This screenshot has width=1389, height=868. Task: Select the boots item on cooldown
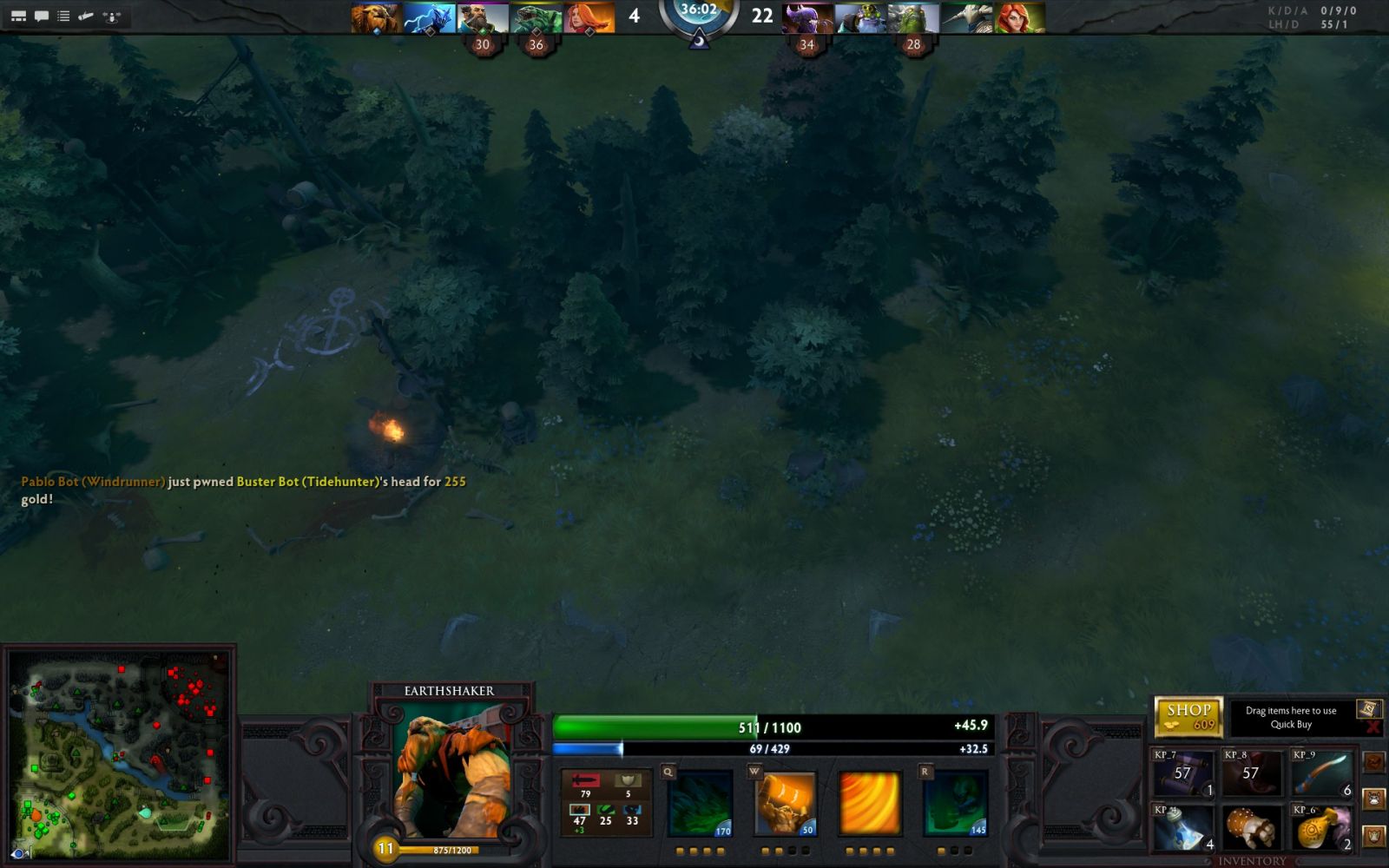point(1250,773)
